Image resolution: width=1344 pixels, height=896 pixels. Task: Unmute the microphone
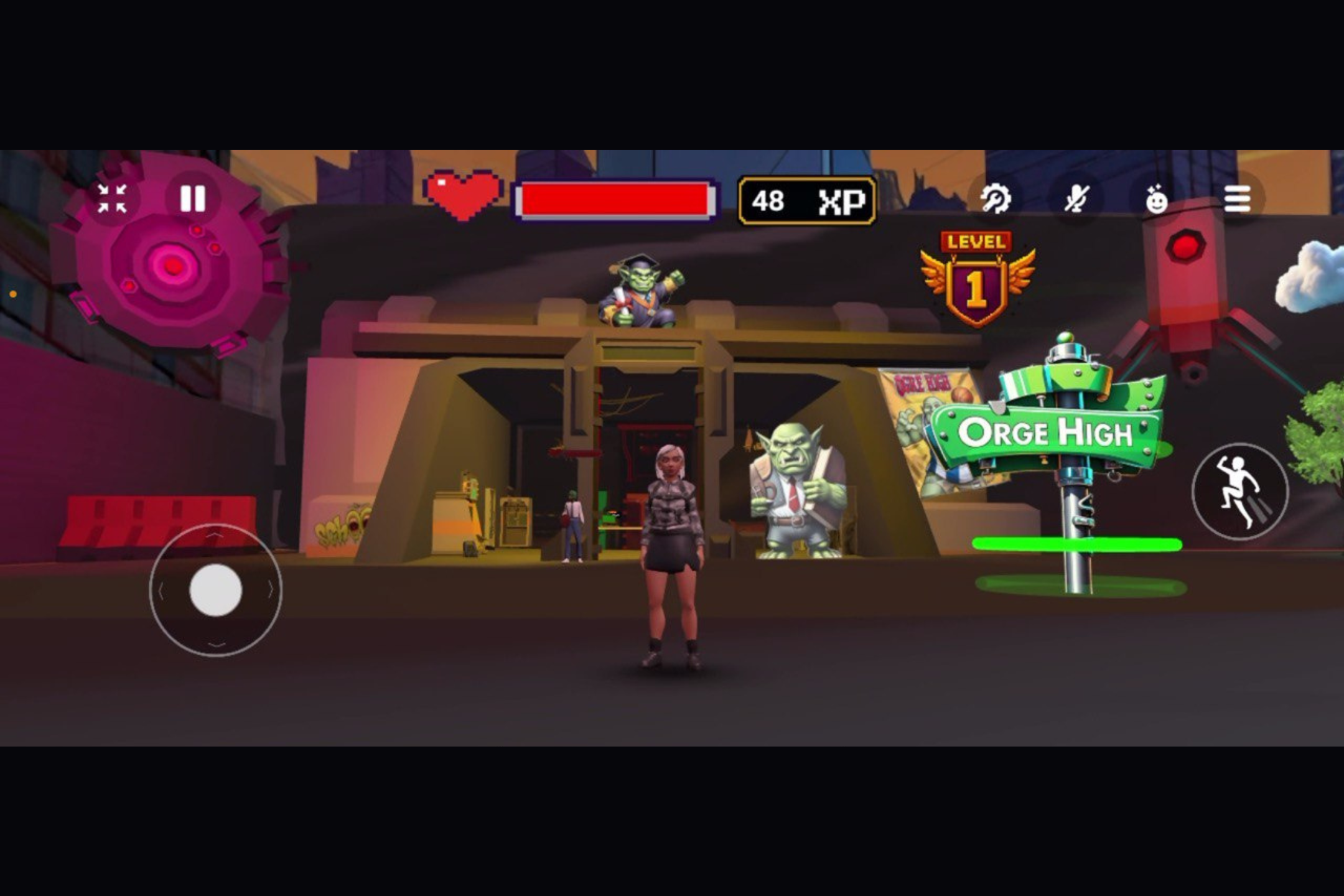[1076, 198]
